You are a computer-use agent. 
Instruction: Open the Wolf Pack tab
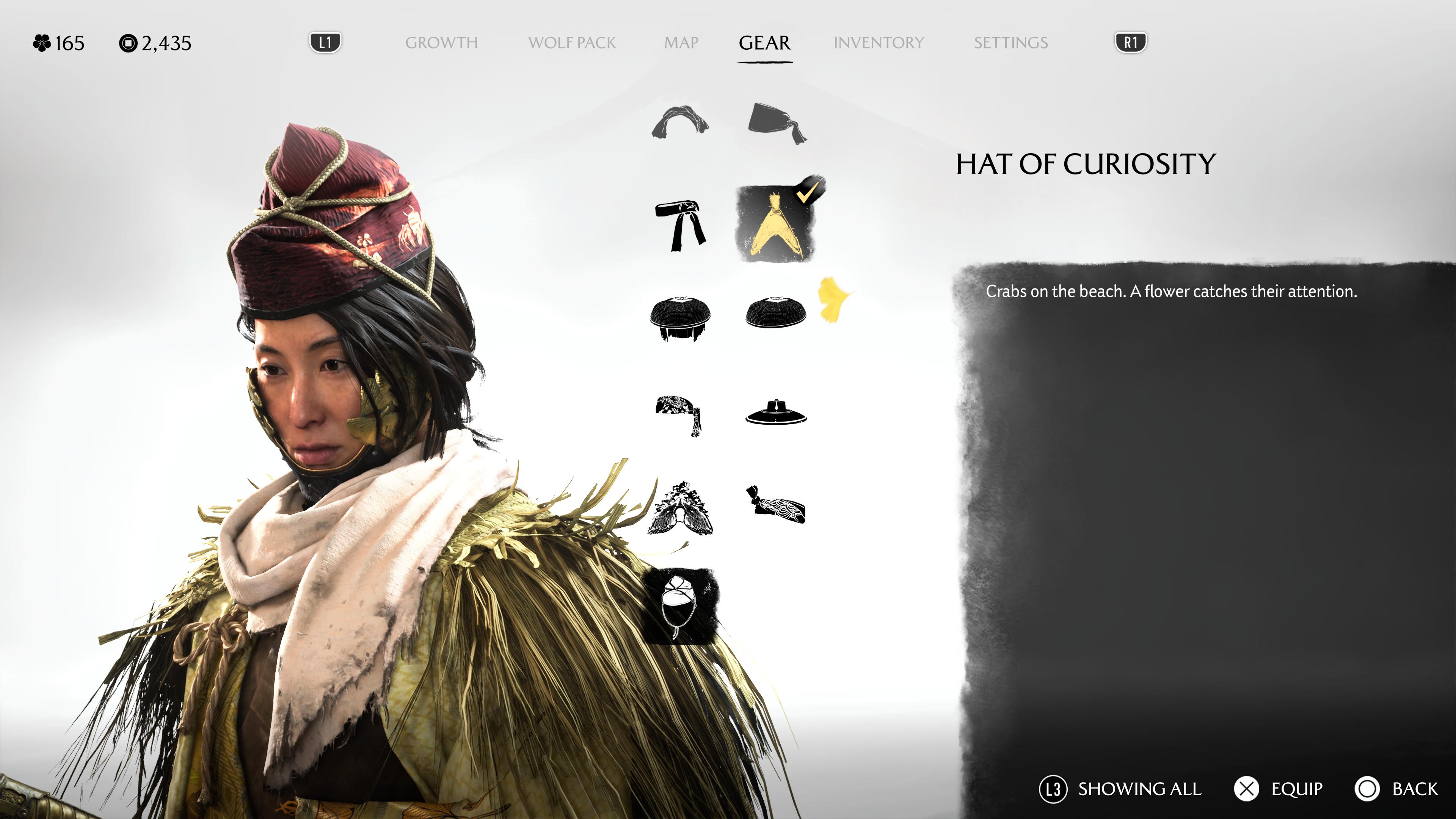pos(571,43)
